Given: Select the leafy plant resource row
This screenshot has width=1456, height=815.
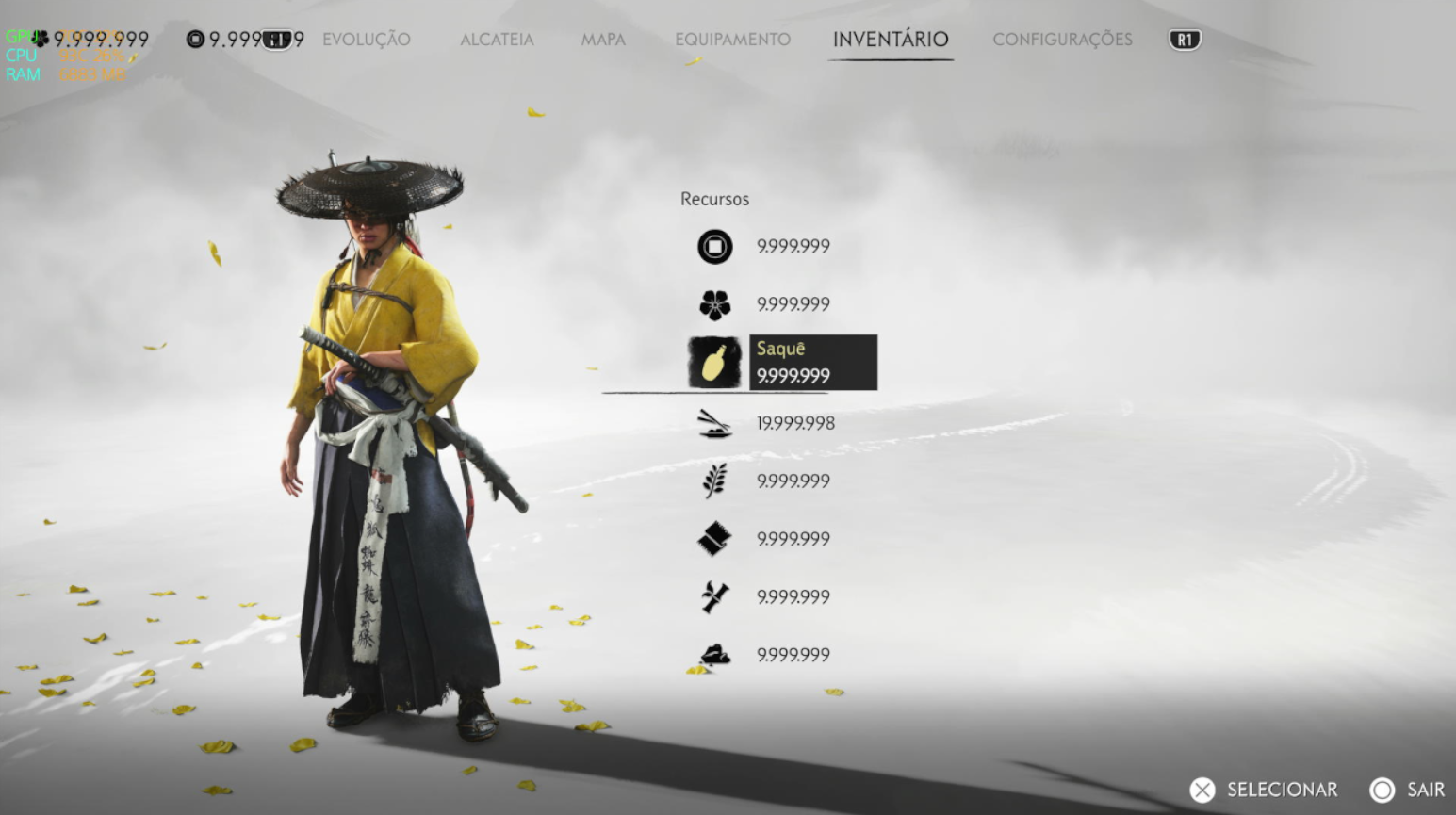Looking at the screenshot, I should [763, 481].
